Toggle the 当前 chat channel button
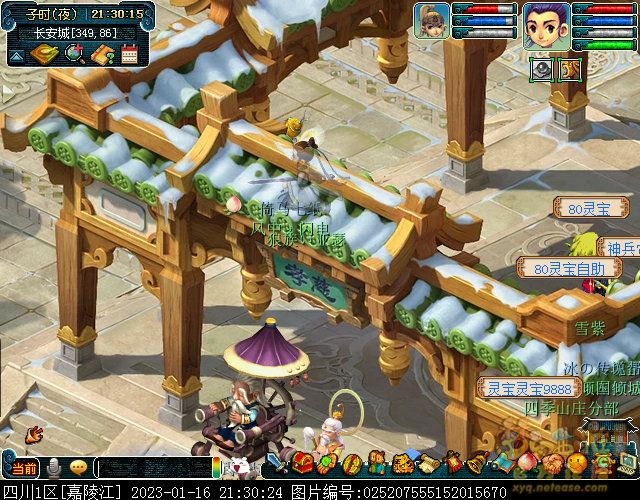This screenshot has width=640, height=500. pos(23,467)
